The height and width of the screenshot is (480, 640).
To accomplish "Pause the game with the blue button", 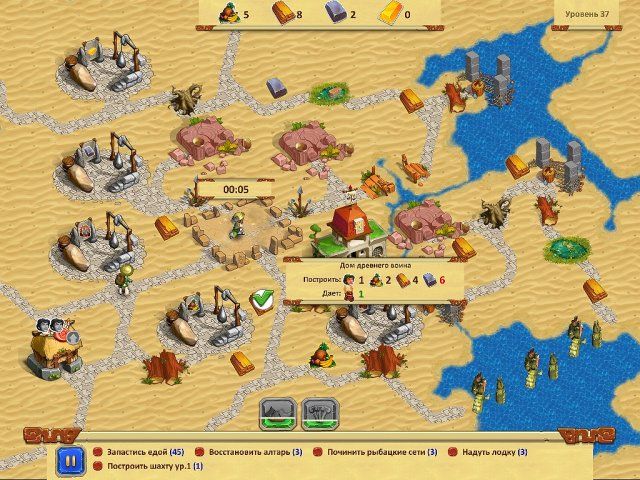I will click(x=70, y=460).
